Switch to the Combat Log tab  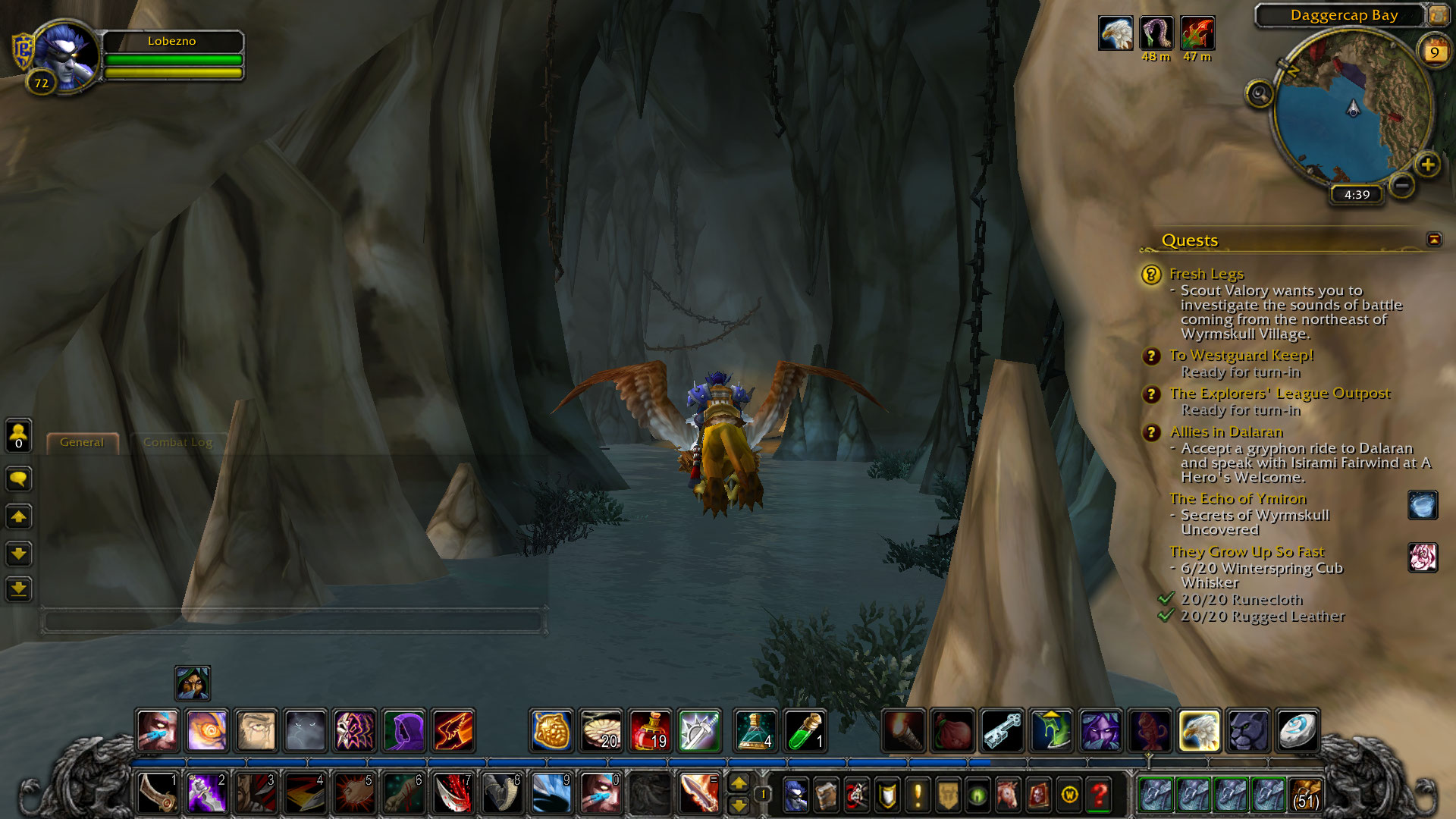pyautogui.click(x=177, y=442)
